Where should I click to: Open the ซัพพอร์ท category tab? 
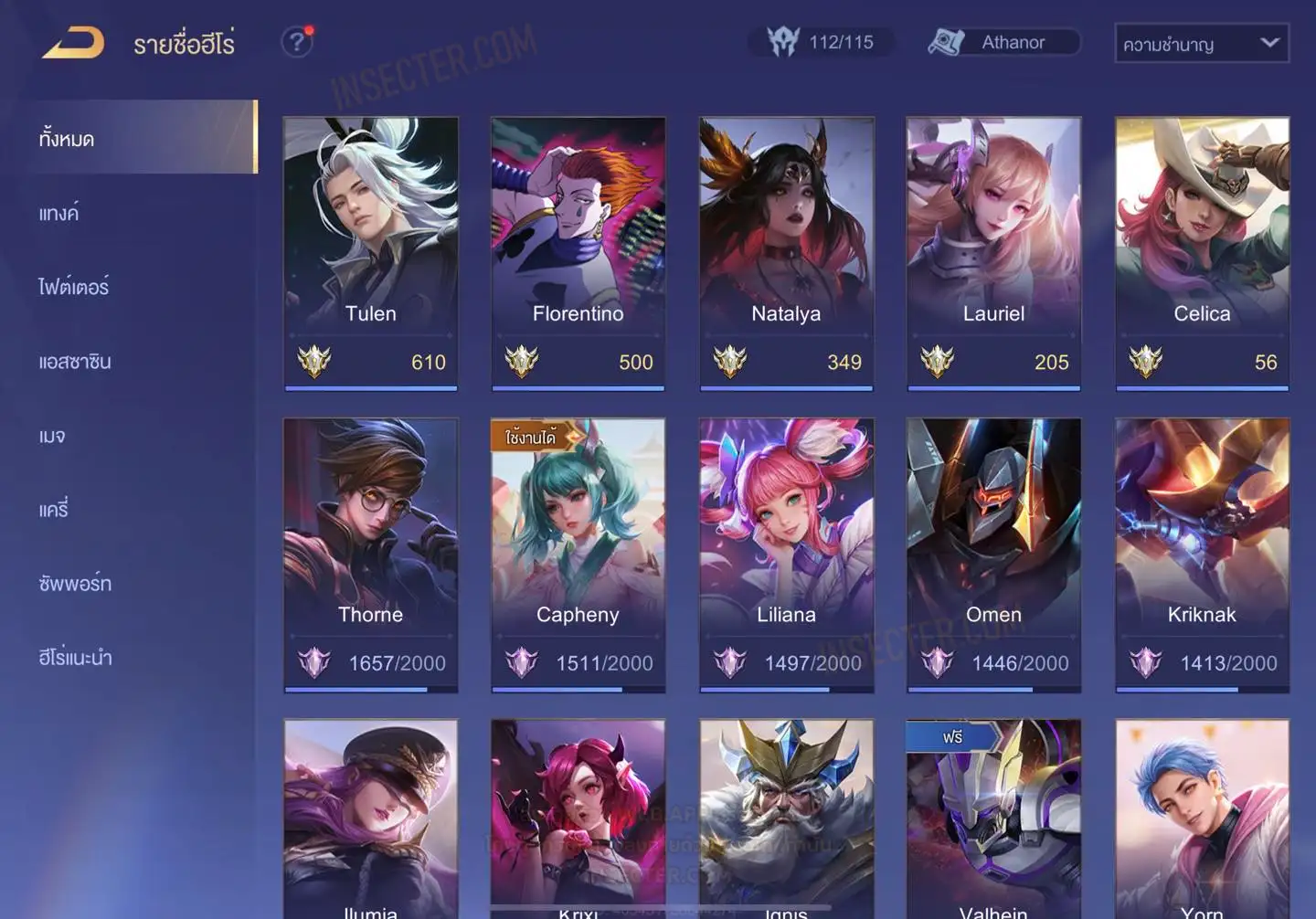click(75, 584)
